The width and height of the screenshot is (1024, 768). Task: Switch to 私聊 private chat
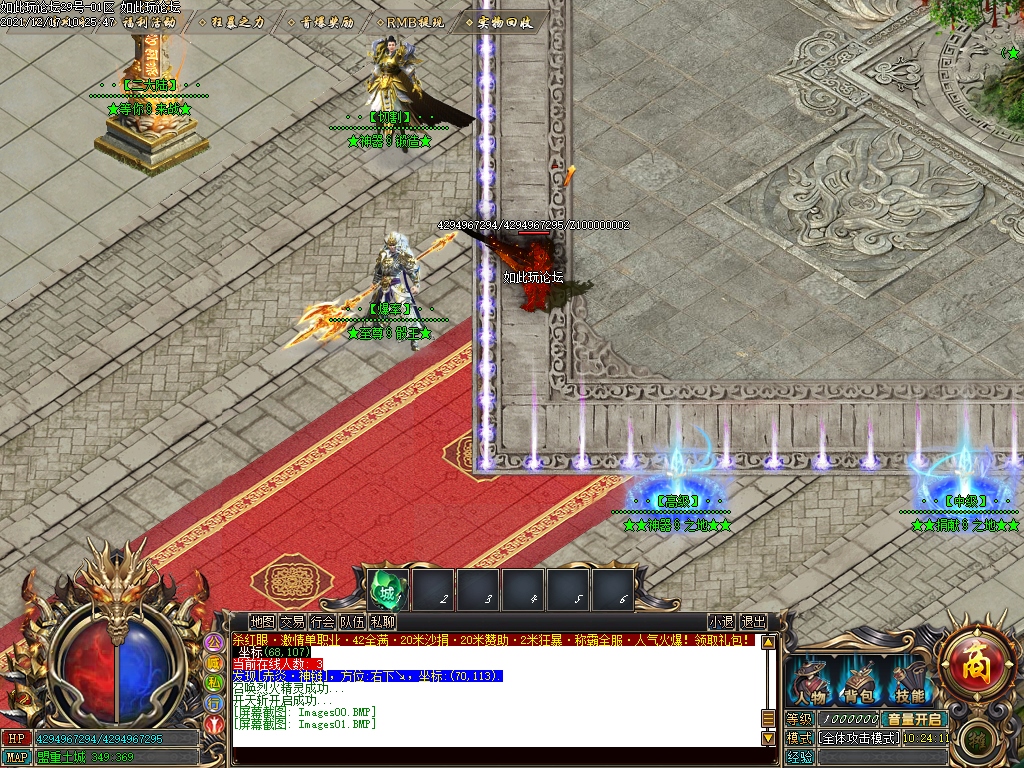382,622
